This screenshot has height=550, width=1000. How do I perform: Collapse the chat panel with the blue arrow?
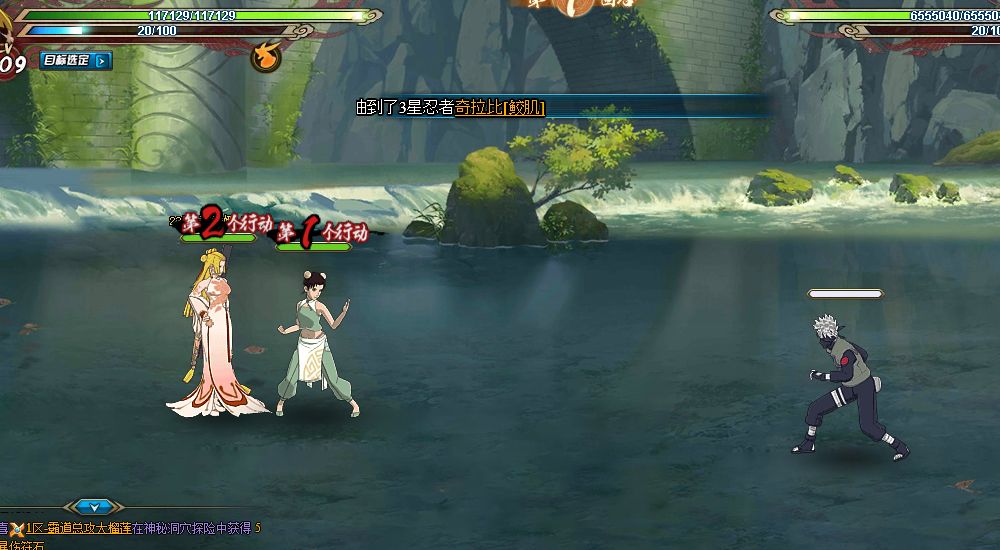coord(93,507)
